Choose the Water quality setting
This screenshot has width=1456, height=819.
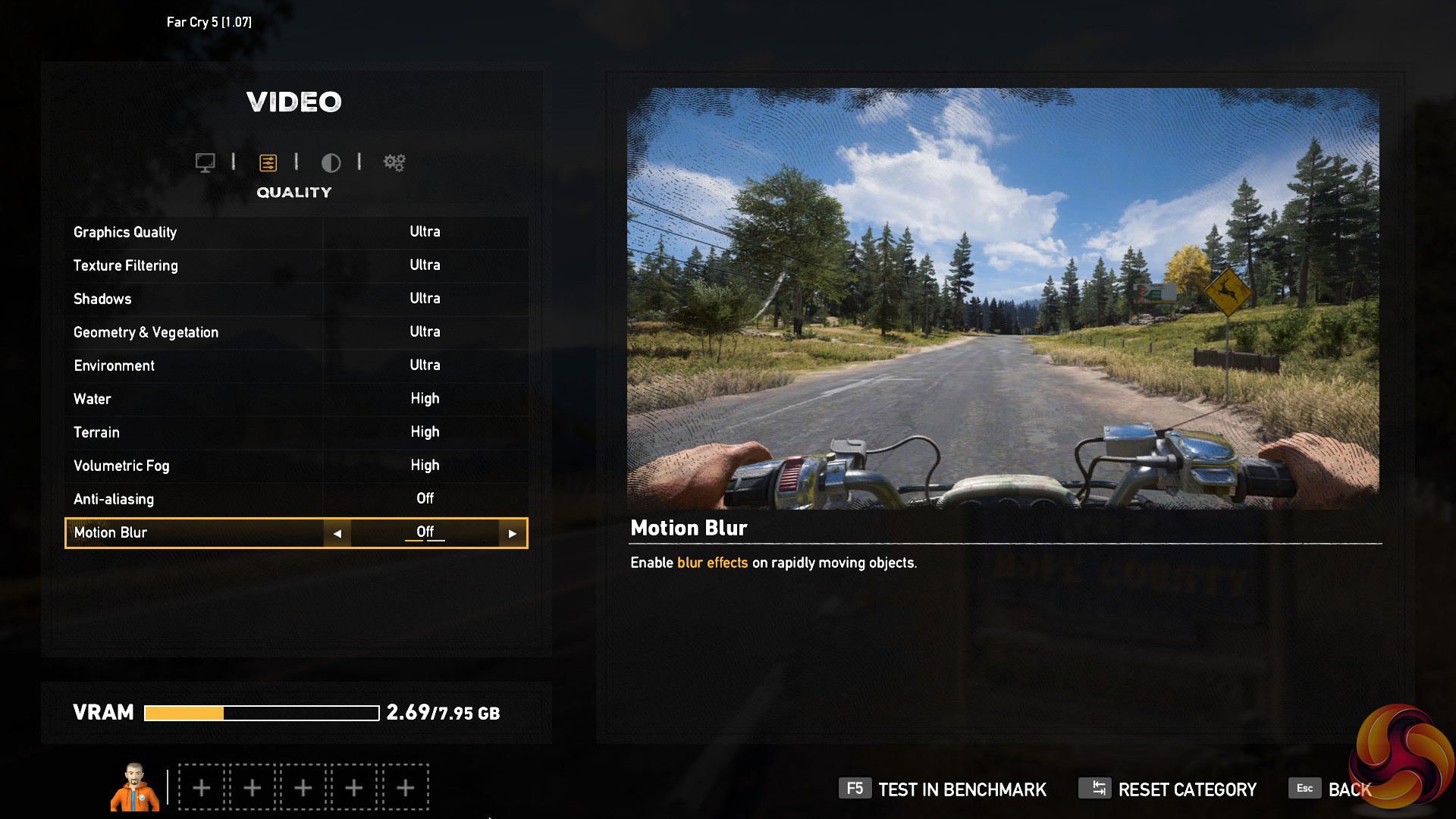pyautogui.click(x=297, y=399)
